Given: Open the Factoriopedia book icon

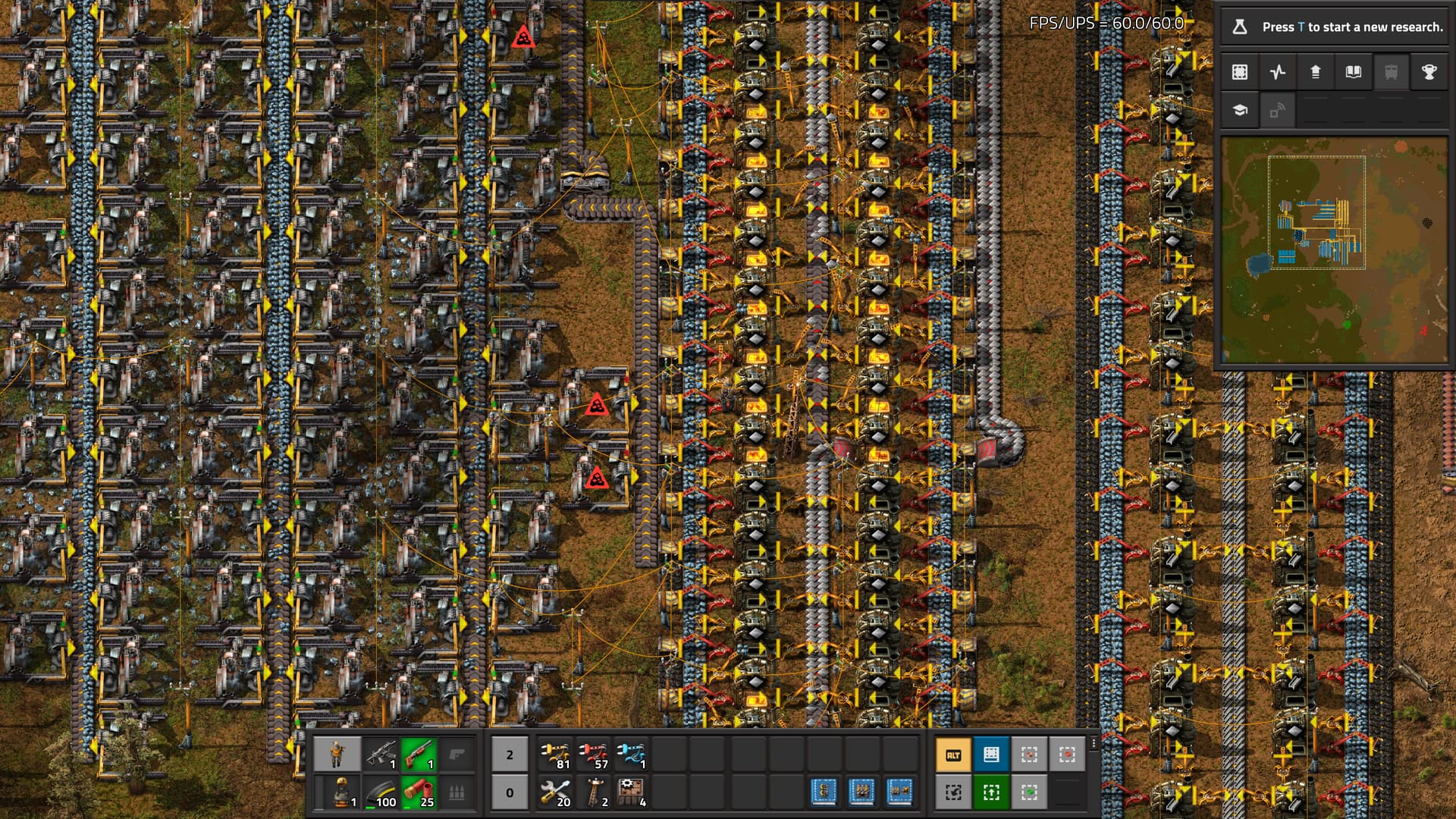Looking at the screenshot, I should 1353,72.
